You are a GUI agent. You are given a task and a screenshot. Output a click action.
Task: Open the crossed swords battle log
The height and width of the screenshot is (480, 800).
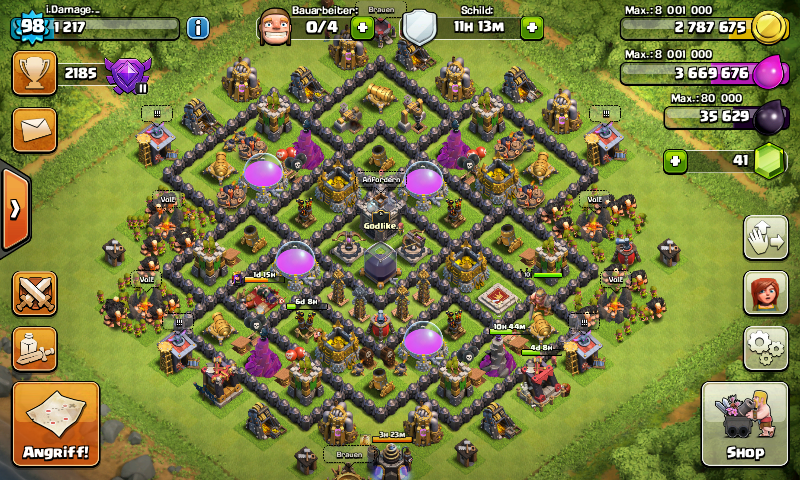click(34, 293)
